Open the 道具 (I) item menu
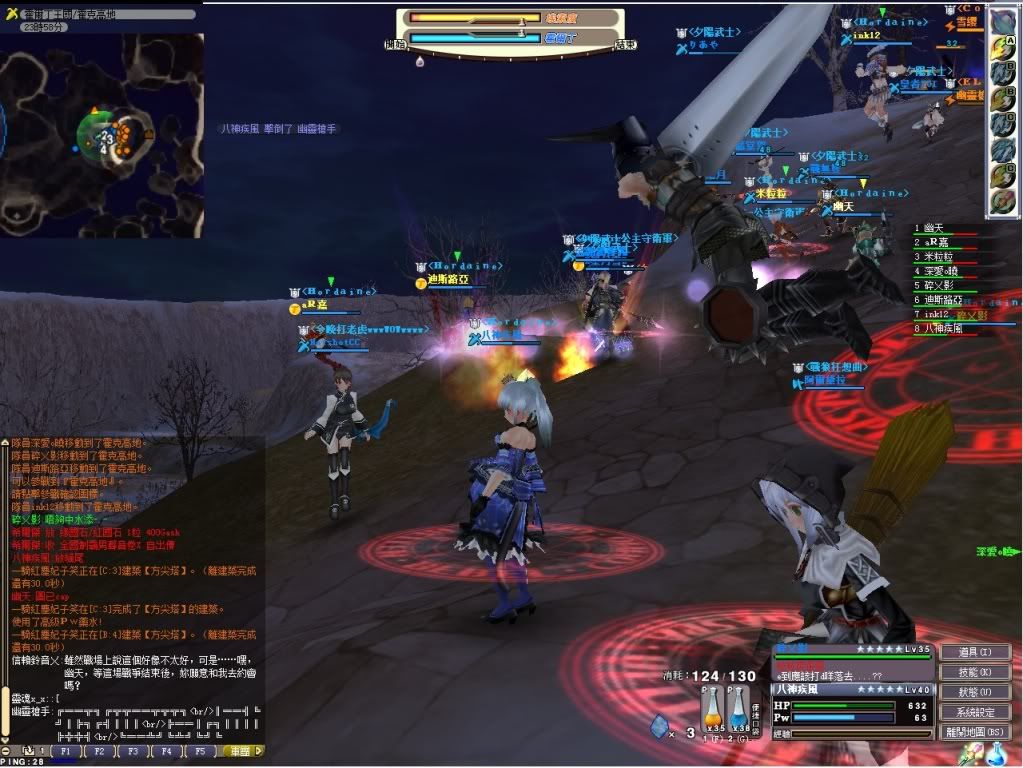Screen dimensions: 1023x768 click(975, 652)
